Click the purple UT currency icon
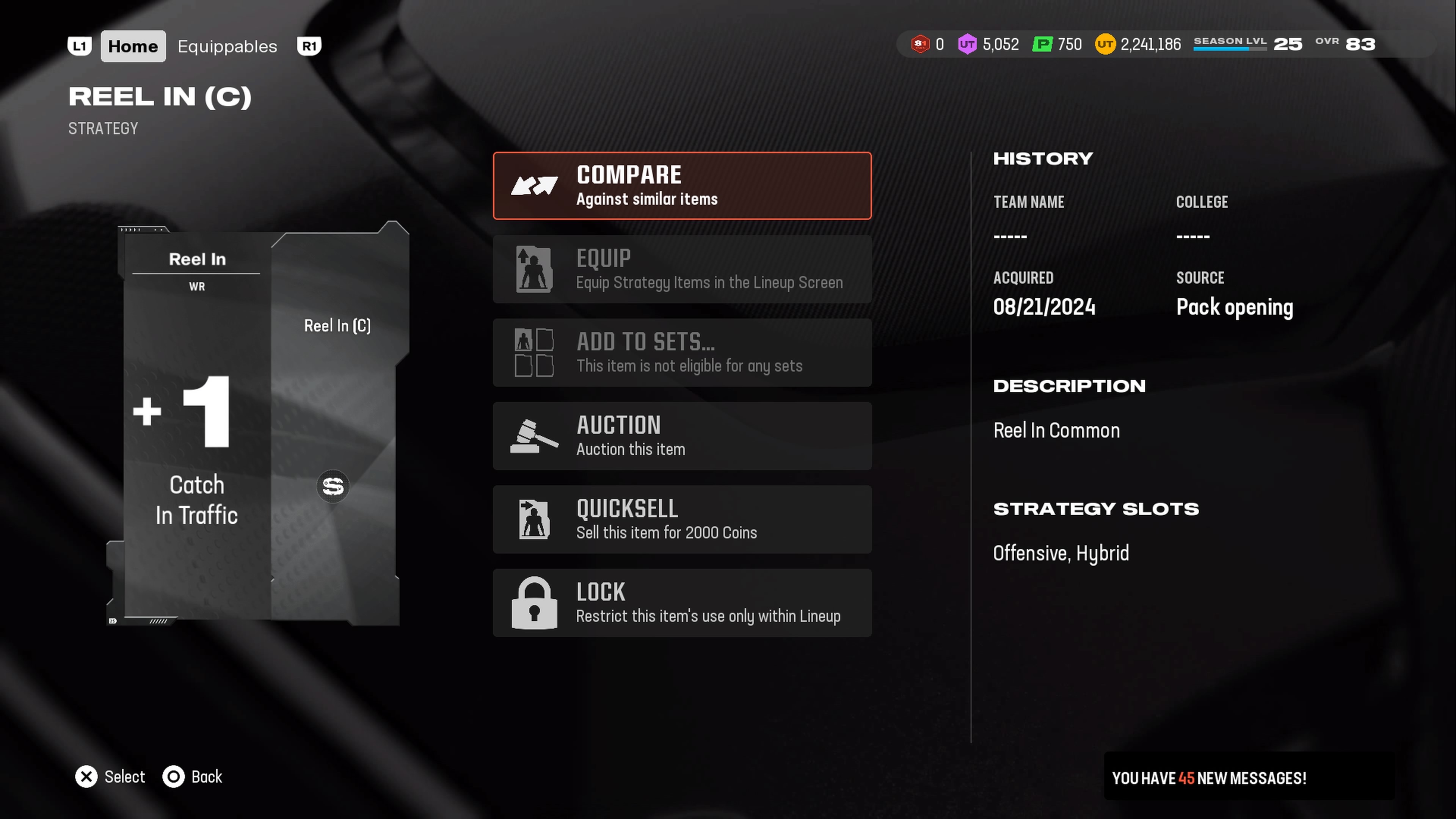Screen dimensions: 1456x819 coord(967,44)
